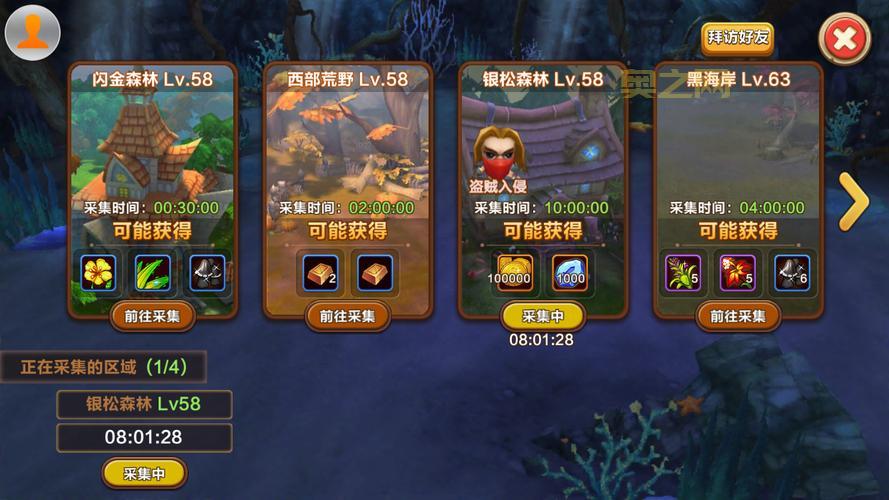Select the purple-framed plant icon marked 5

click(683, 272)
